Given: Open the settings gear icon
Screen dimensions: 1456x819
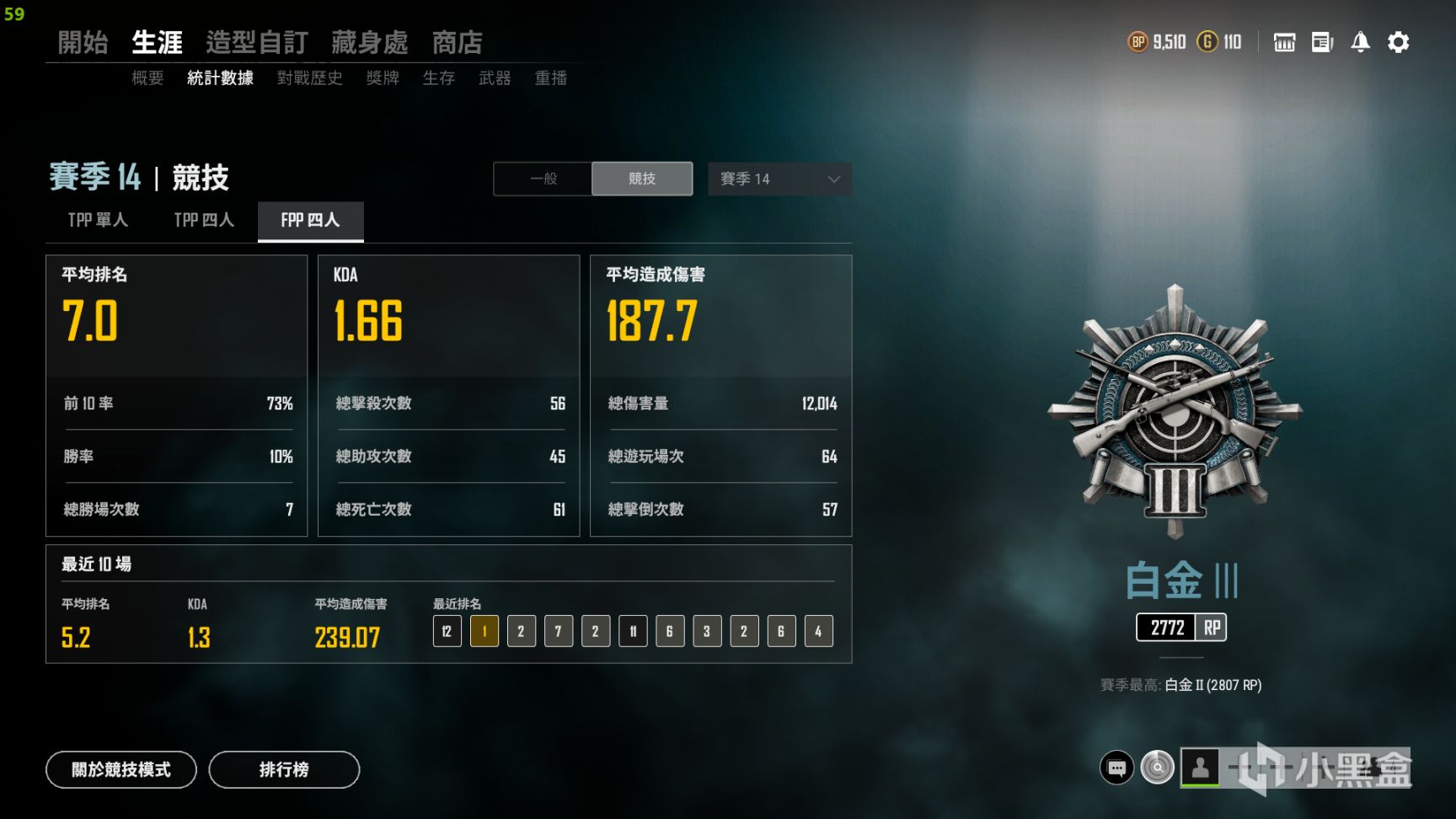Looking at the screenshot, I should (x=1398, y=42).
